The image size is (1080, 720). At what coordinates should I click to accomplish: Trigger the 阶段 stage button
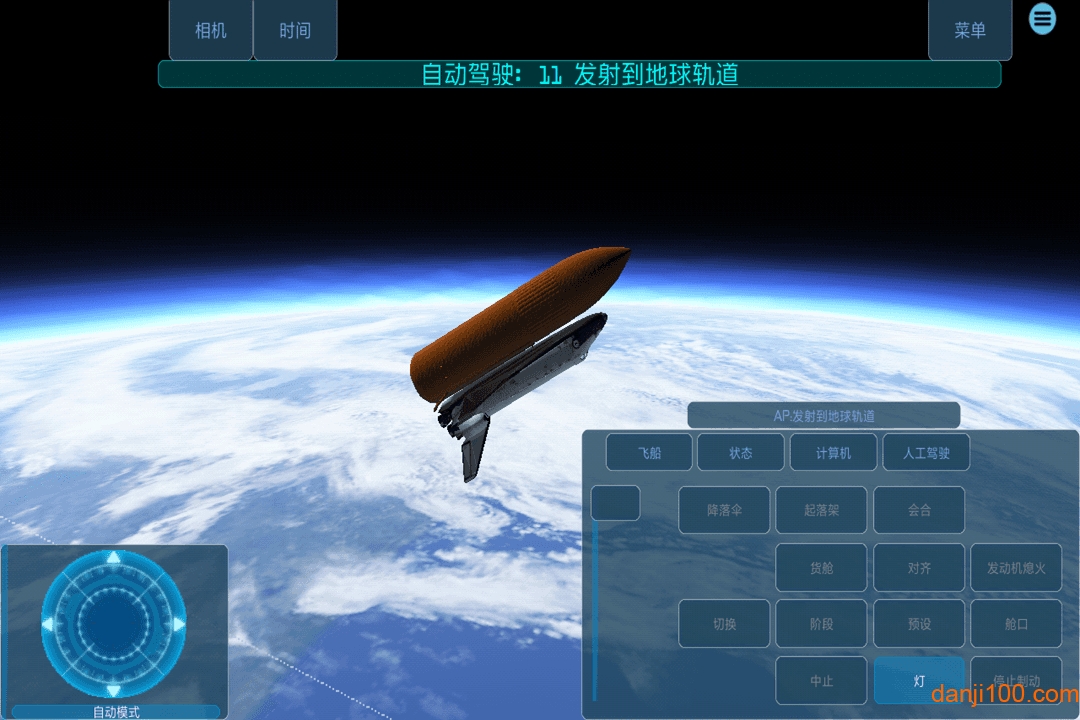click(821, 624)
